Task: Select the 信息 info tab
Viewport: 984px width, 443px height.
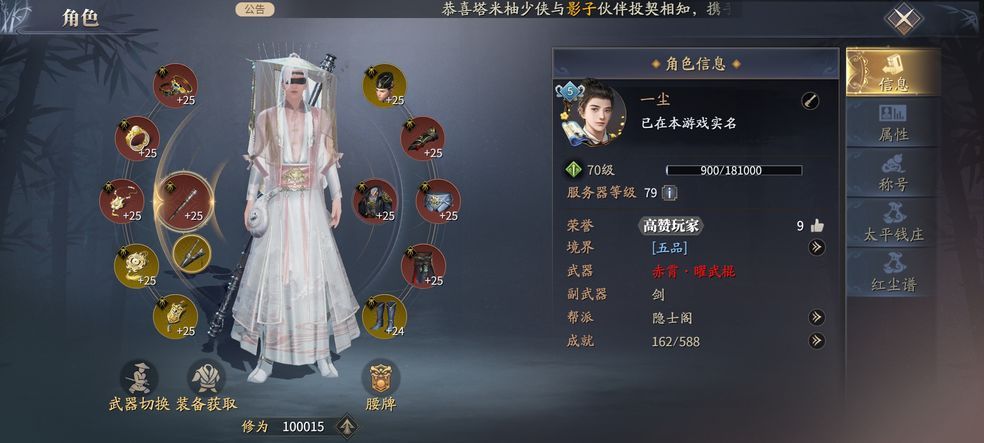Action: click(893, 72)
